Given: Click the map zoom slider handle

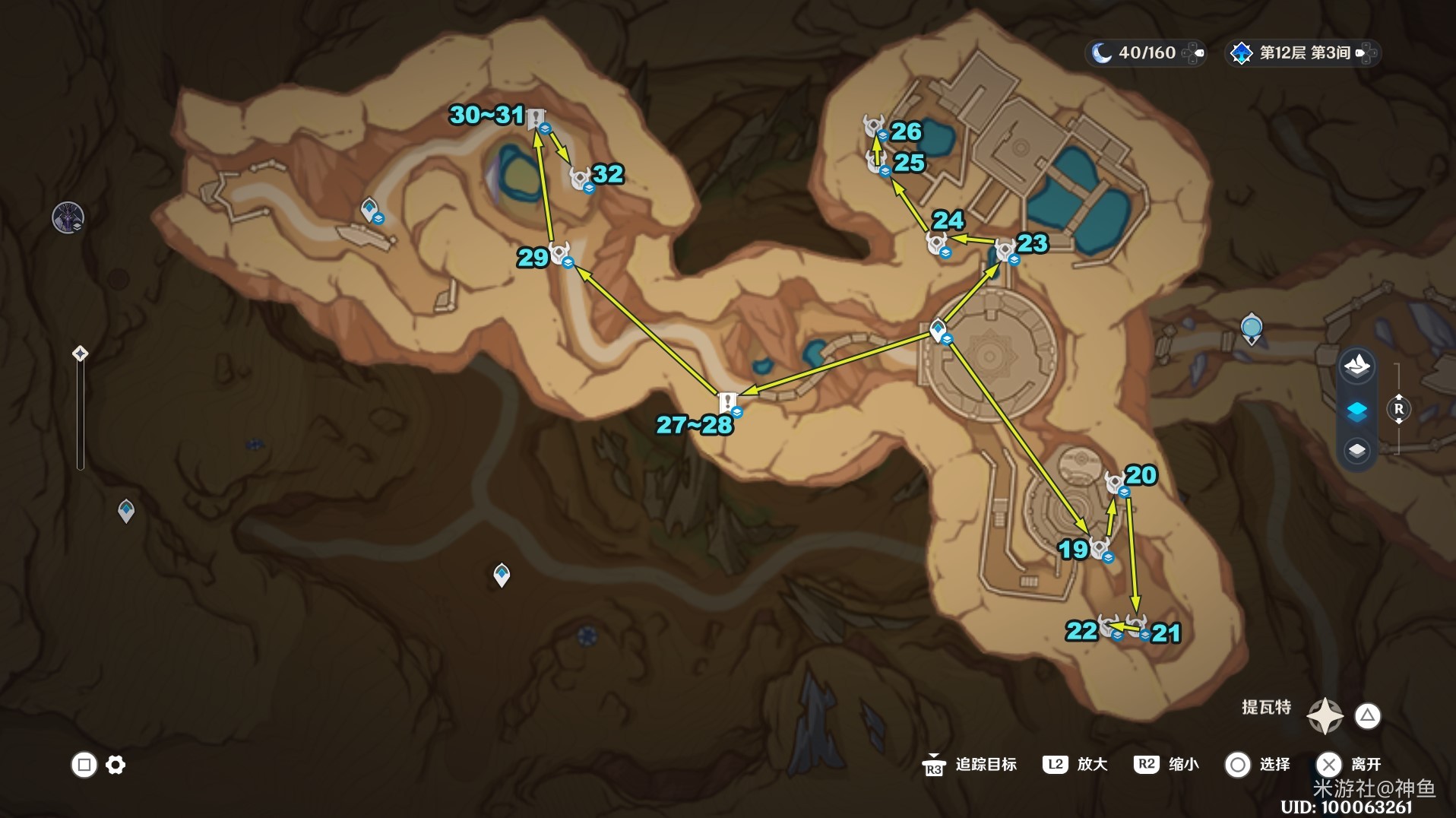Looking at the screenshot, I should tap(80, 354).
